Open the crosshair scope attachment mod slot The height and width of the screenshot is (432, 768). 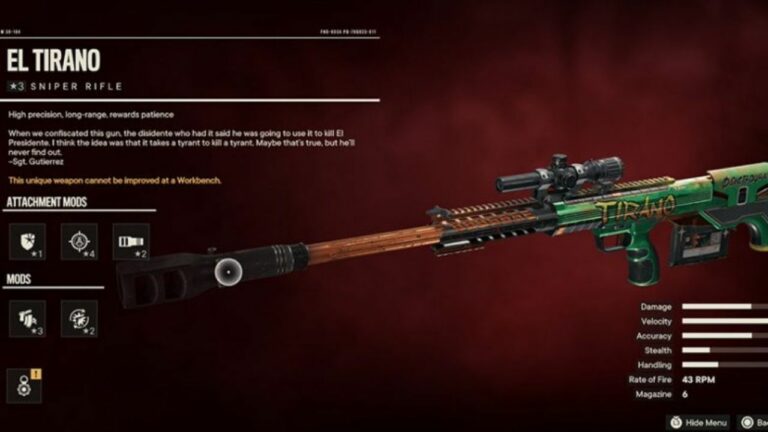click(79, 242)
